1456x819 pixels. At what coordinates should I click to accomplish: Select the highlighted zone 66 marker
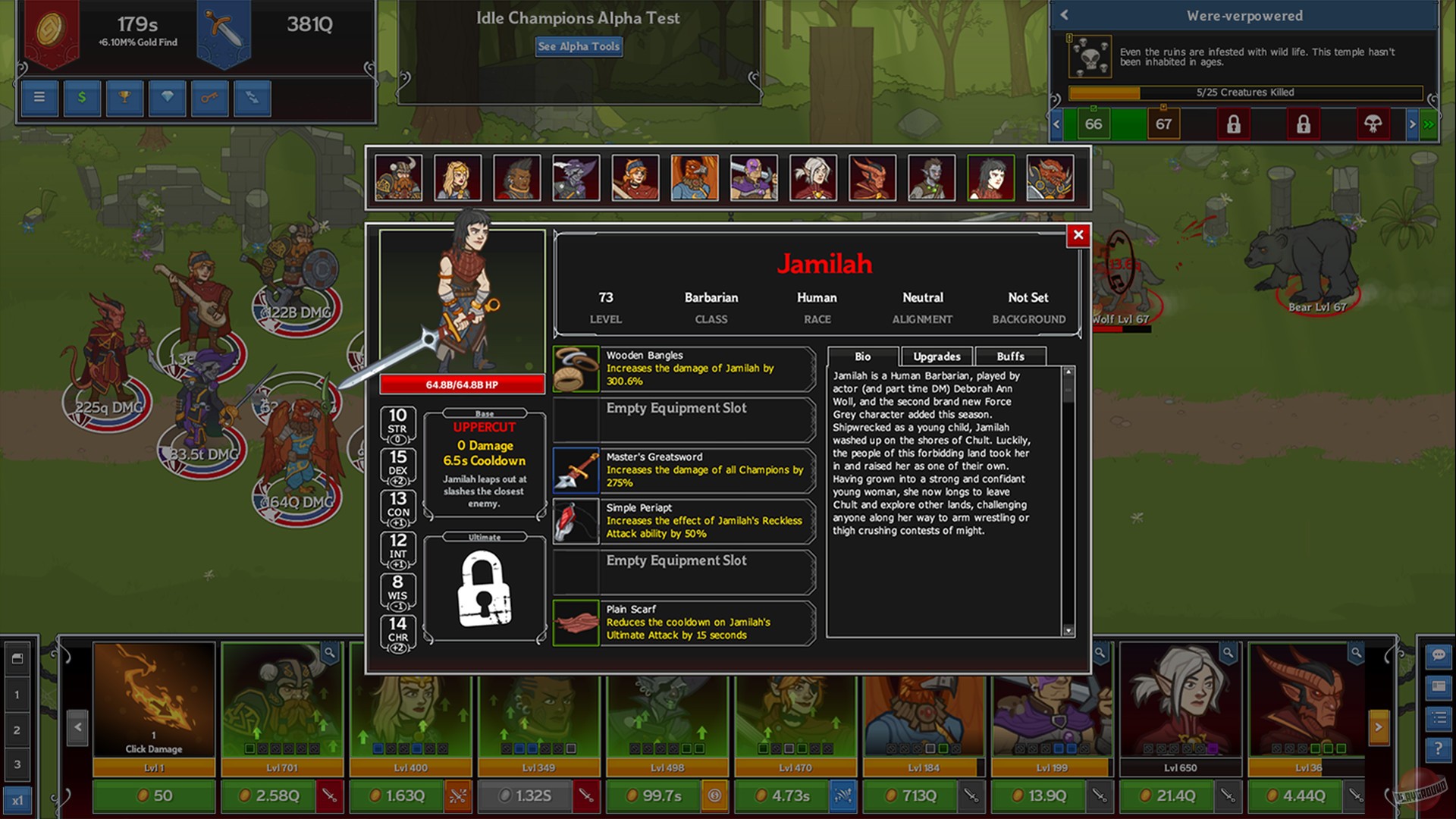coord(1093,124)
